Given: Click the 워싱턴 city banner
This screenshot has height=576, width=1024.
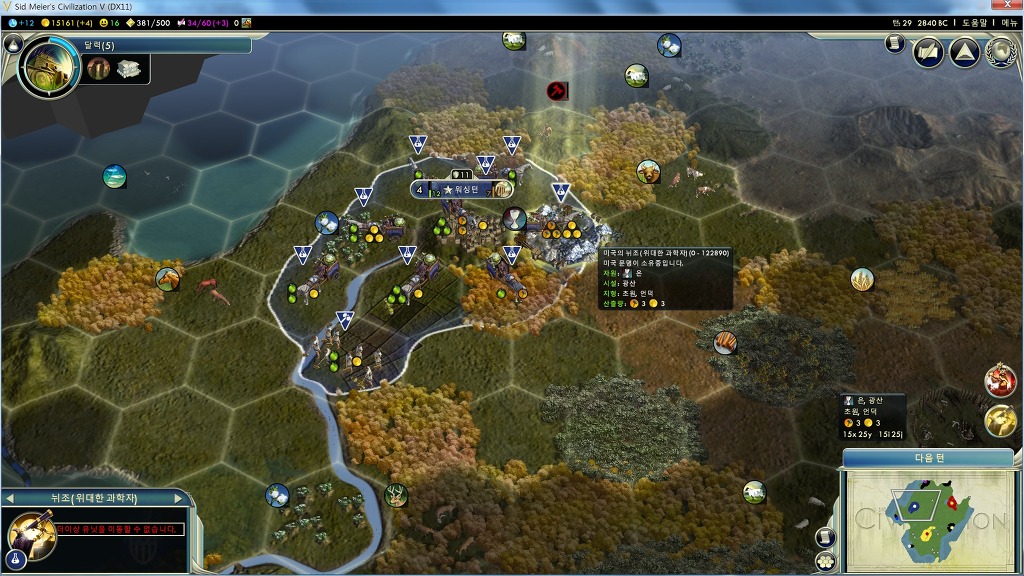Looking at the screenshot, I should [x=467, y=189].
